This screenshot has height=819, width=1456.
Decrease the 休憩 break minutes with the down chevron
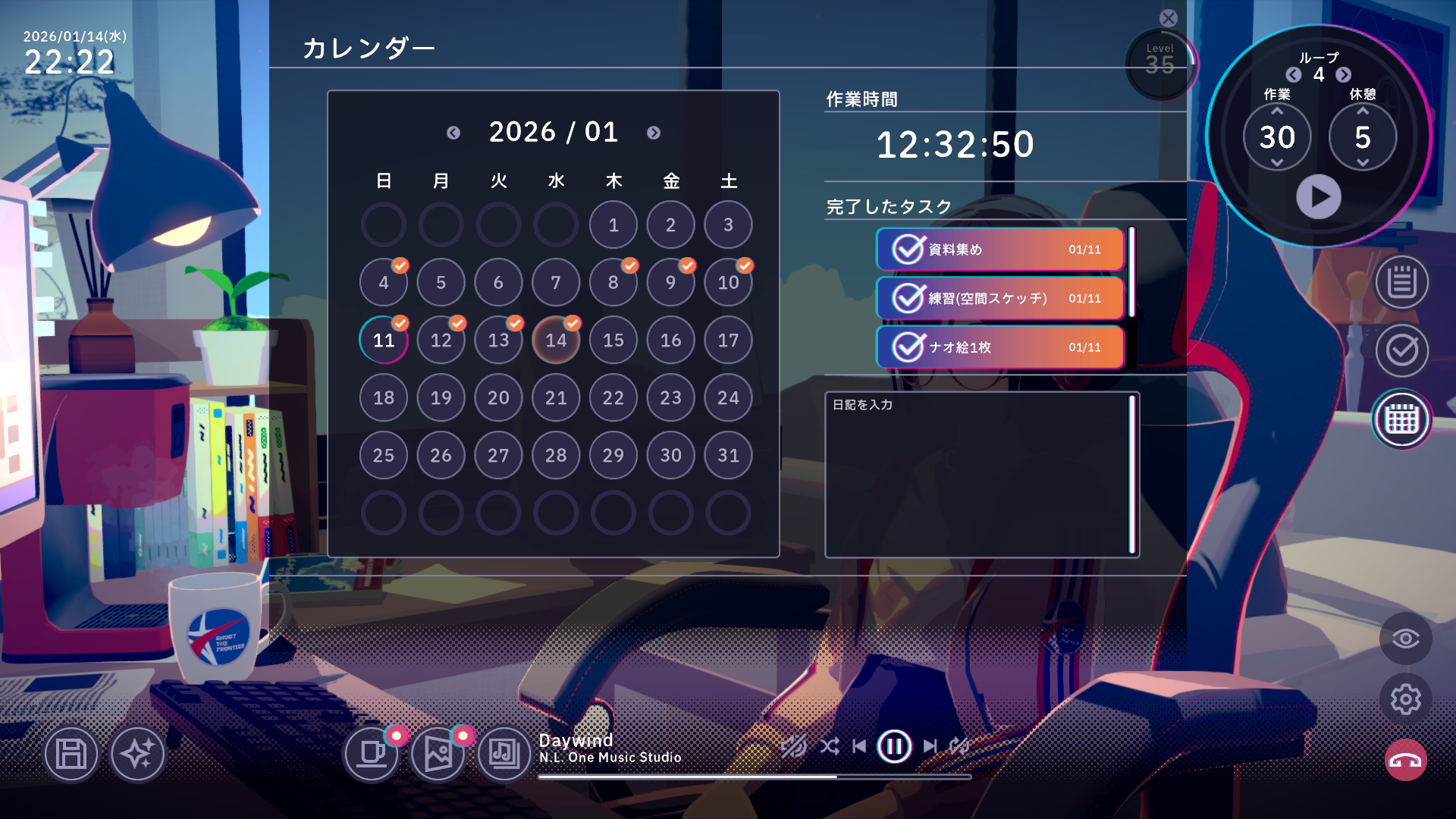click(x=1363, y=162)
